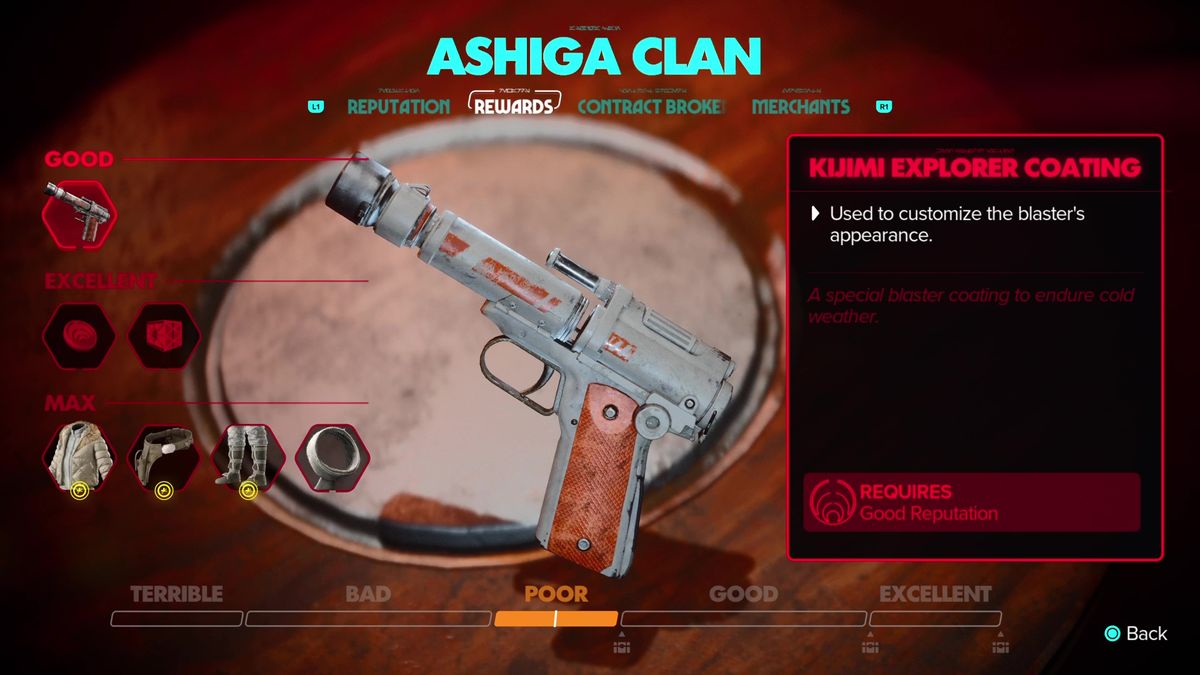
Task: Choose the round emblem Excellent reward
Action: coord(80,336)
